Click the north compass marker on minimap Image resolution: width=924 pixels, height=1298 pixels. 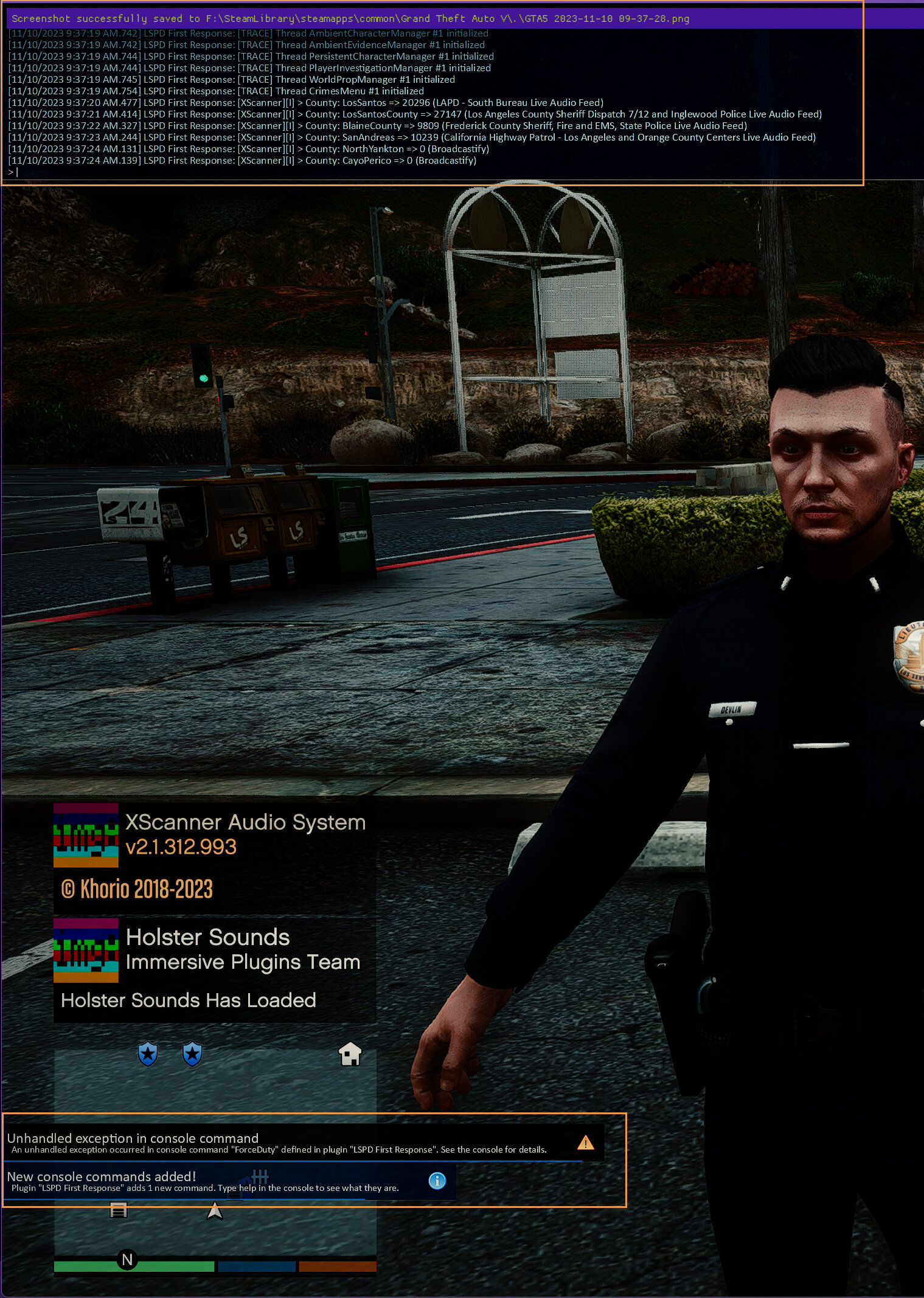click(127, 1260)
